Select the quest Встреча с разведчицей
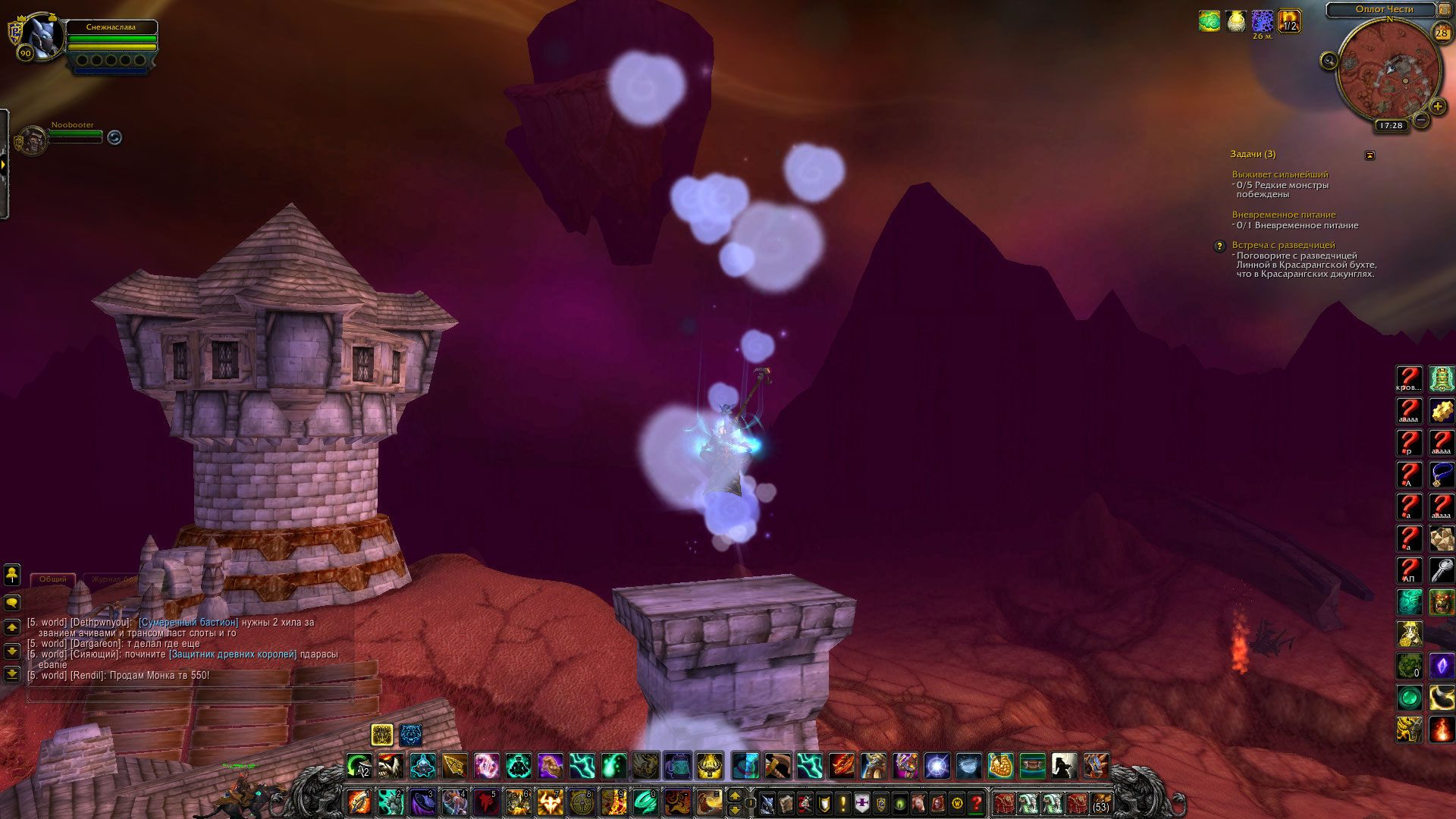 (x=1283, y=245)
